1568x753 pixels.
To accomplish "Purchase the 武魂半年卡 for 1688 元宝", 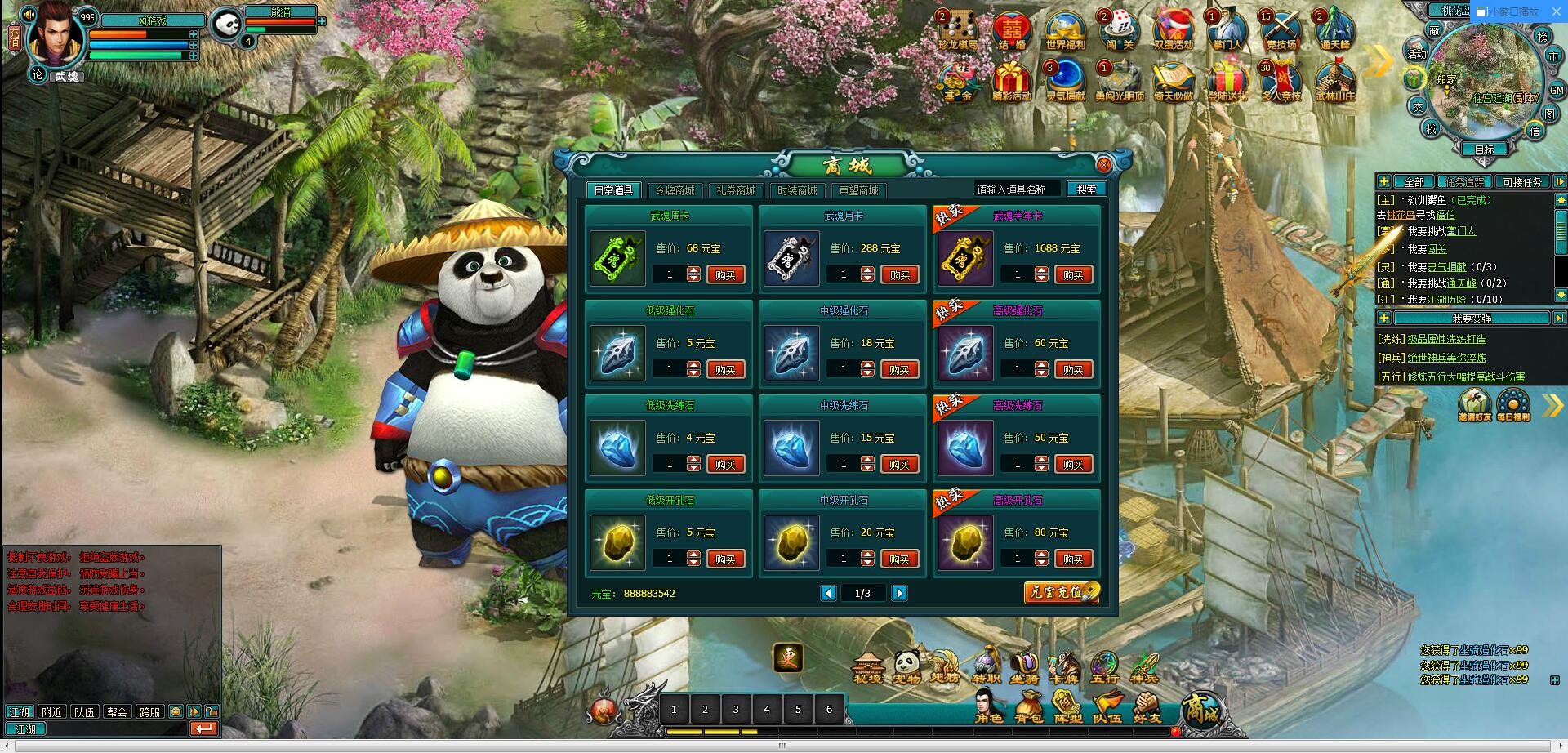I will point(1073,275).
